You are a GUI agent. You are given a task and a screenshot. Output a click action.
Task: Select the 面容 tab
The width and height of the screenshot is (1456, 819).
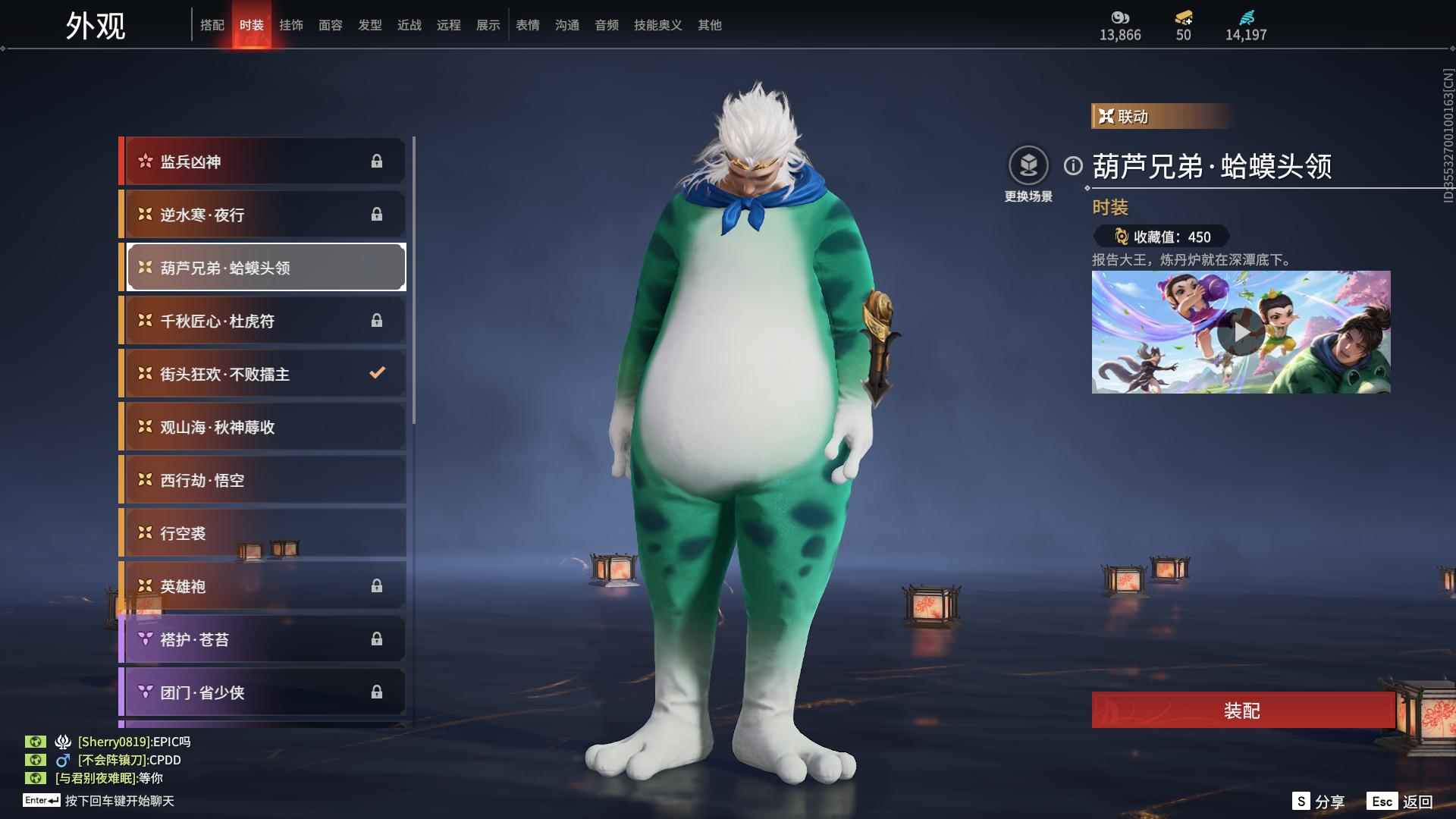pos(330,25)
